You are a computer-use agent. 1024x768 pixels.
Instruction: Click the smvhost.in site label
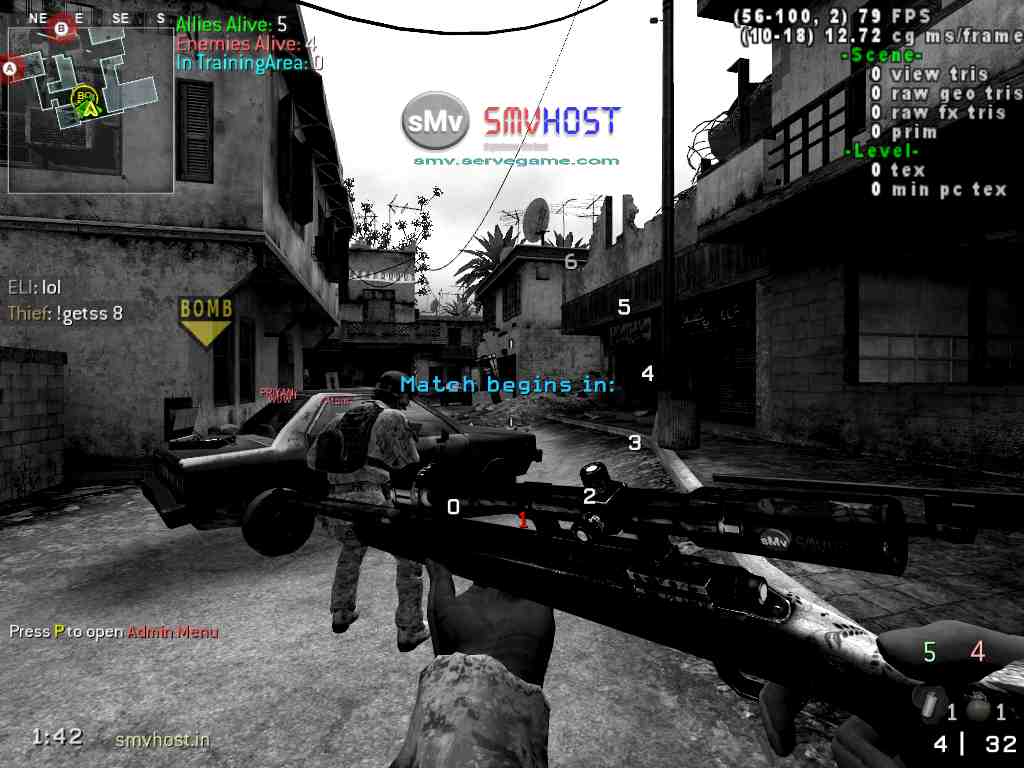pos(163,739)
